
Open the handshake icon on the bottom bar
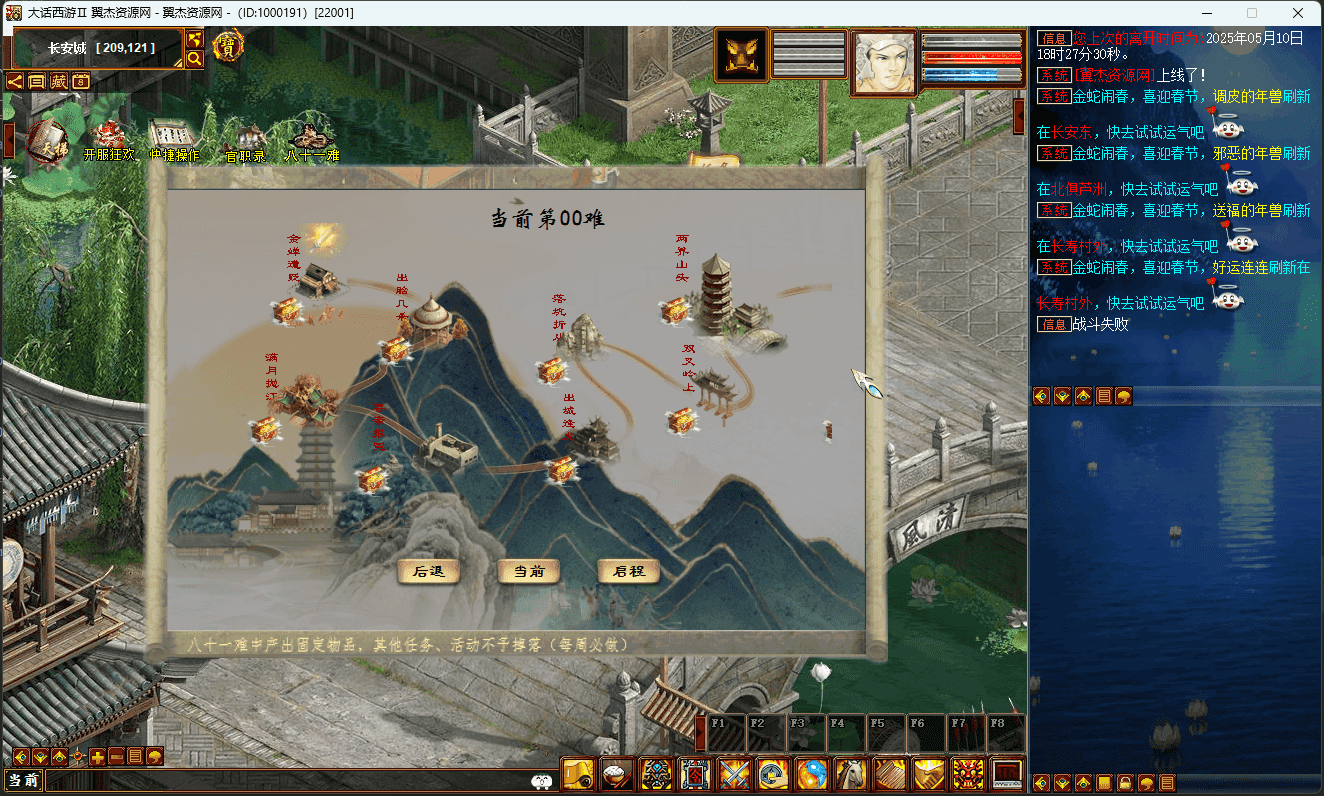(929, 774)
